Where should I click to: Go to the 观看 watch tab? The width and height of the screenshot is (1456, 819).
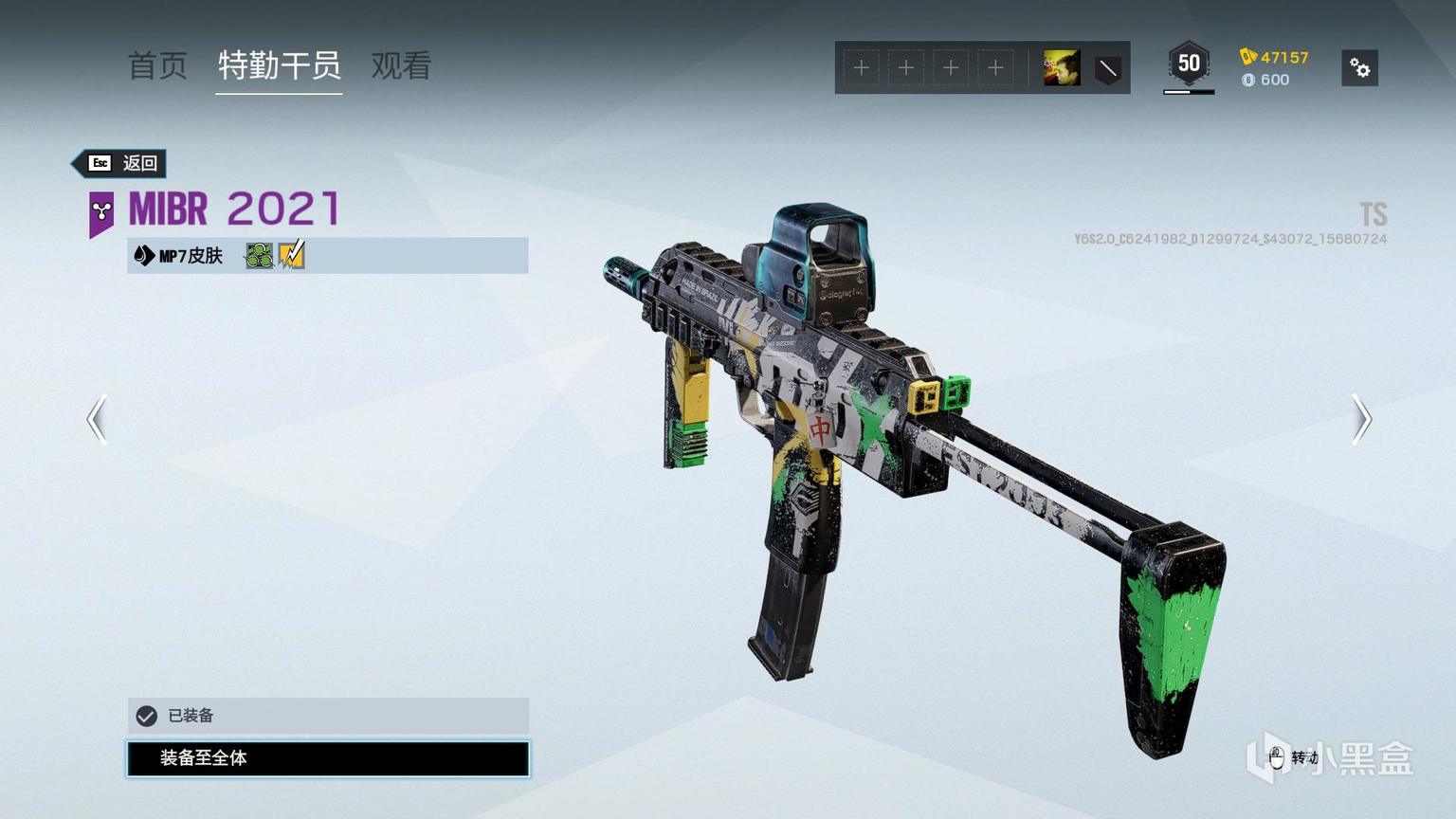[x=401, y=65]
